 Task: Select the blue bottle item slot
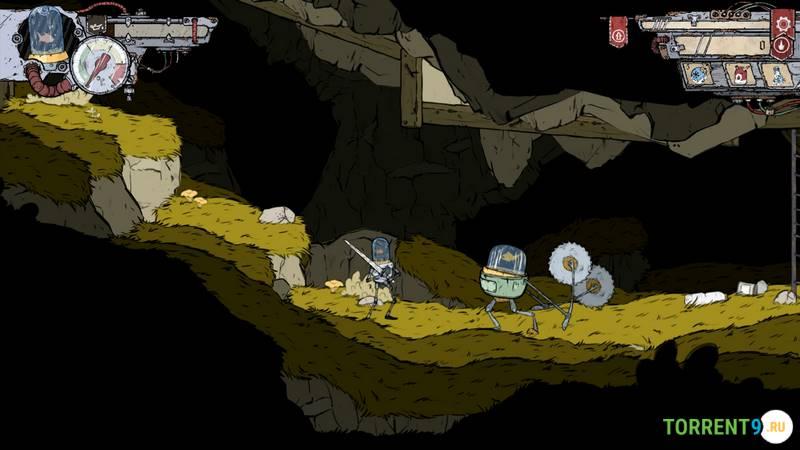[777, 73]
